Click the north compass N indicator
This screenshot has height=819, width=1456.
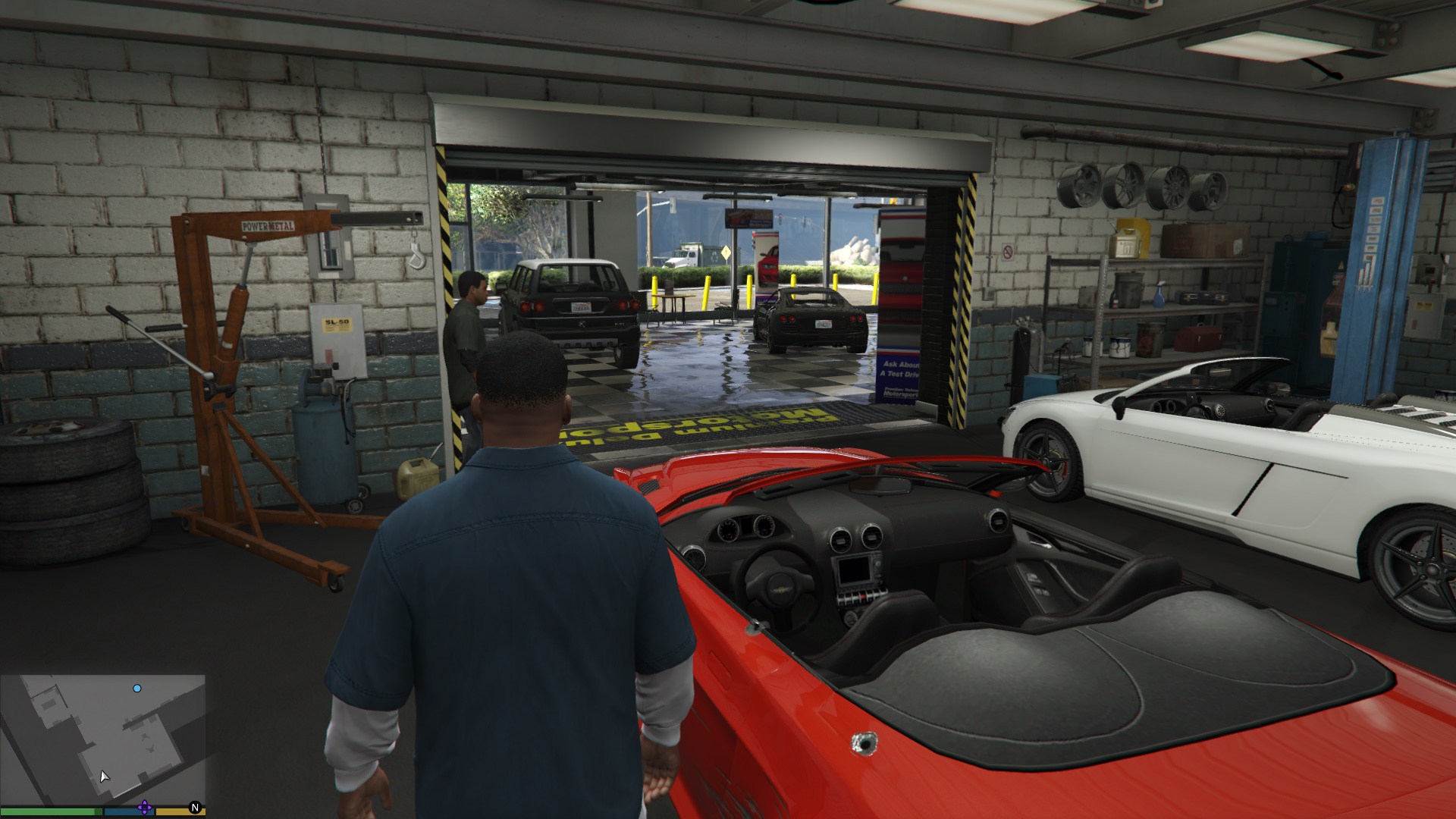[x=195, y=808]
